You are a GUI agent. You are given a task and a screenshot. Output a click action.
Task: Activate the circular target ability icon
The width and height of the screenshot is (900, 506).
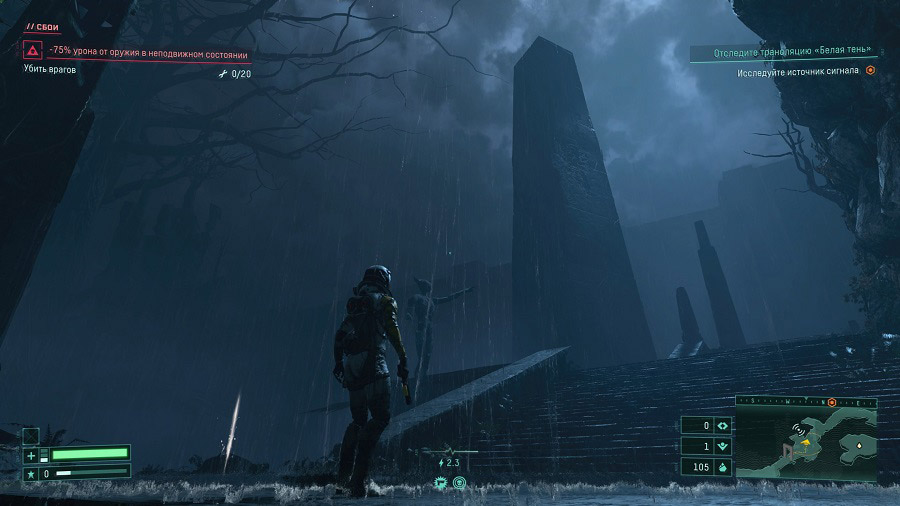459,483
